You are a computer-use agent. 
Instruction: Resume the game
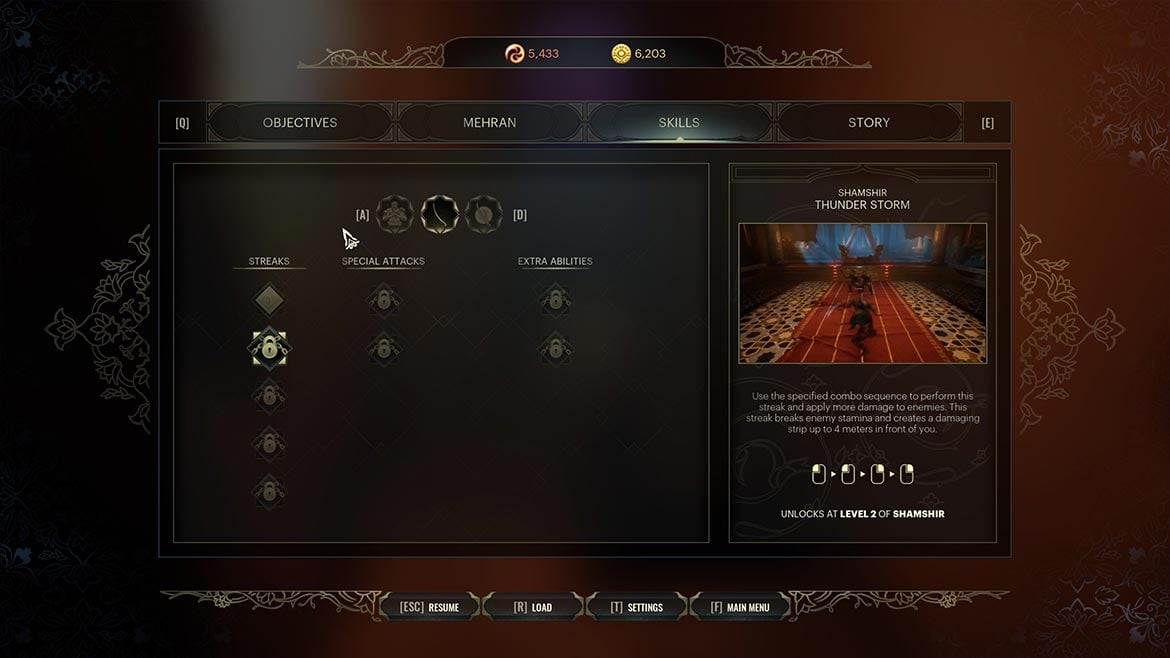coord(430,607)
